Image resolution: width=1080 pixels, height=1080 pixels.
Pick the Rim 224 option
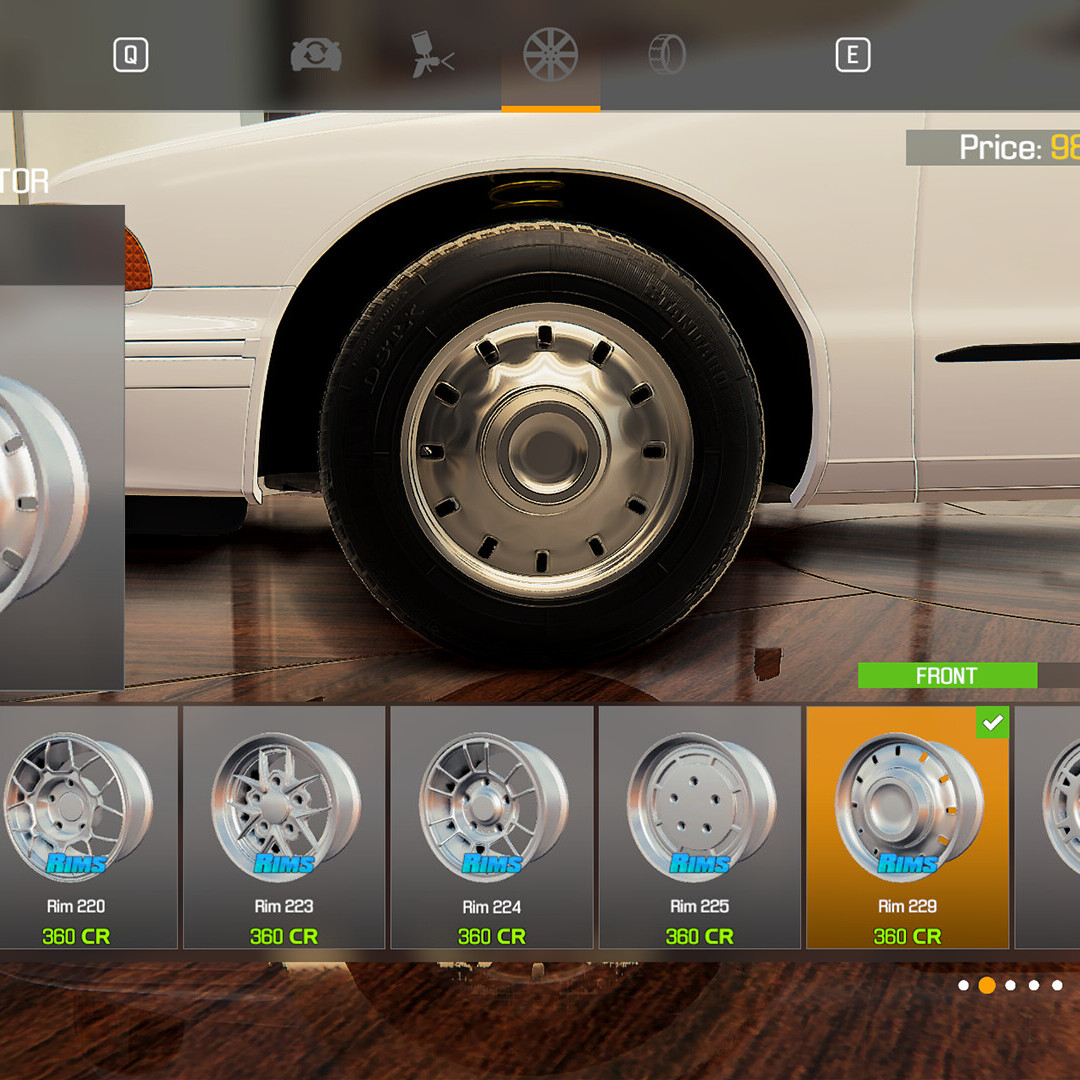491,827
